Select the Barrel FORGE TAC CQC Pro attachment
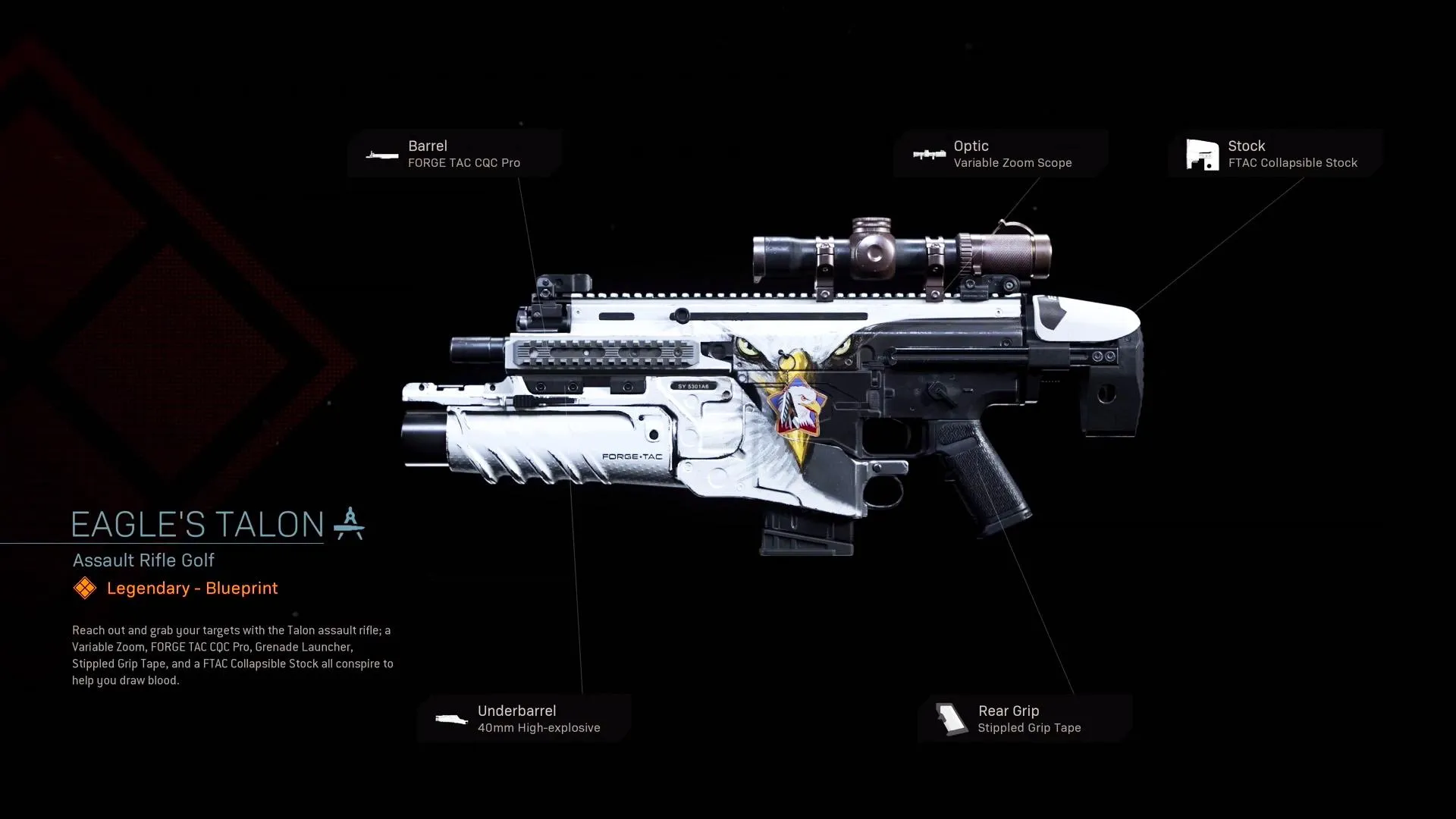Screen dimensions: 1456x819 (455, 154)
